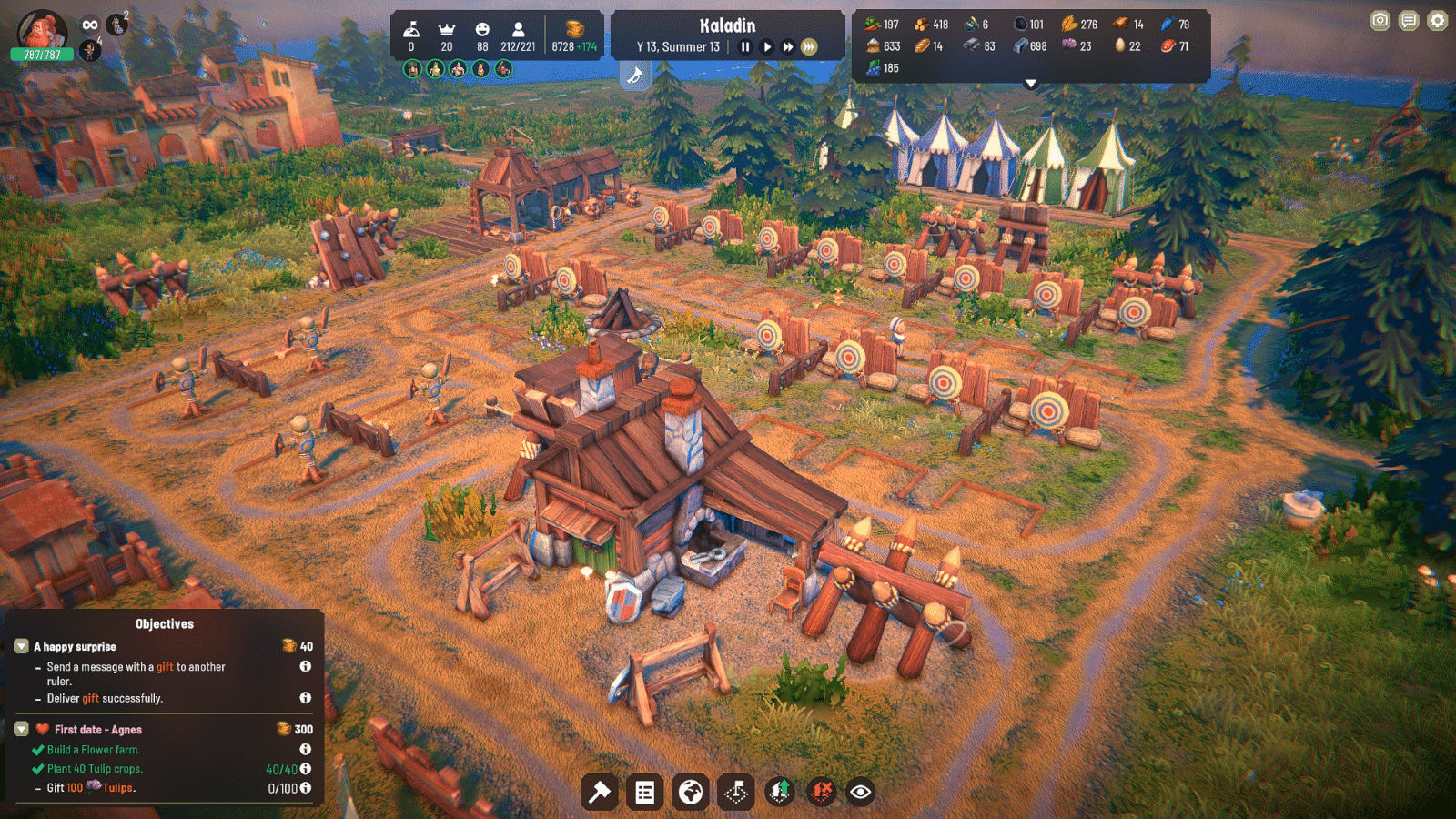The image size is (1456, 819).
Task: Open info for 'Build a Flower farm'
Action: 306,749
